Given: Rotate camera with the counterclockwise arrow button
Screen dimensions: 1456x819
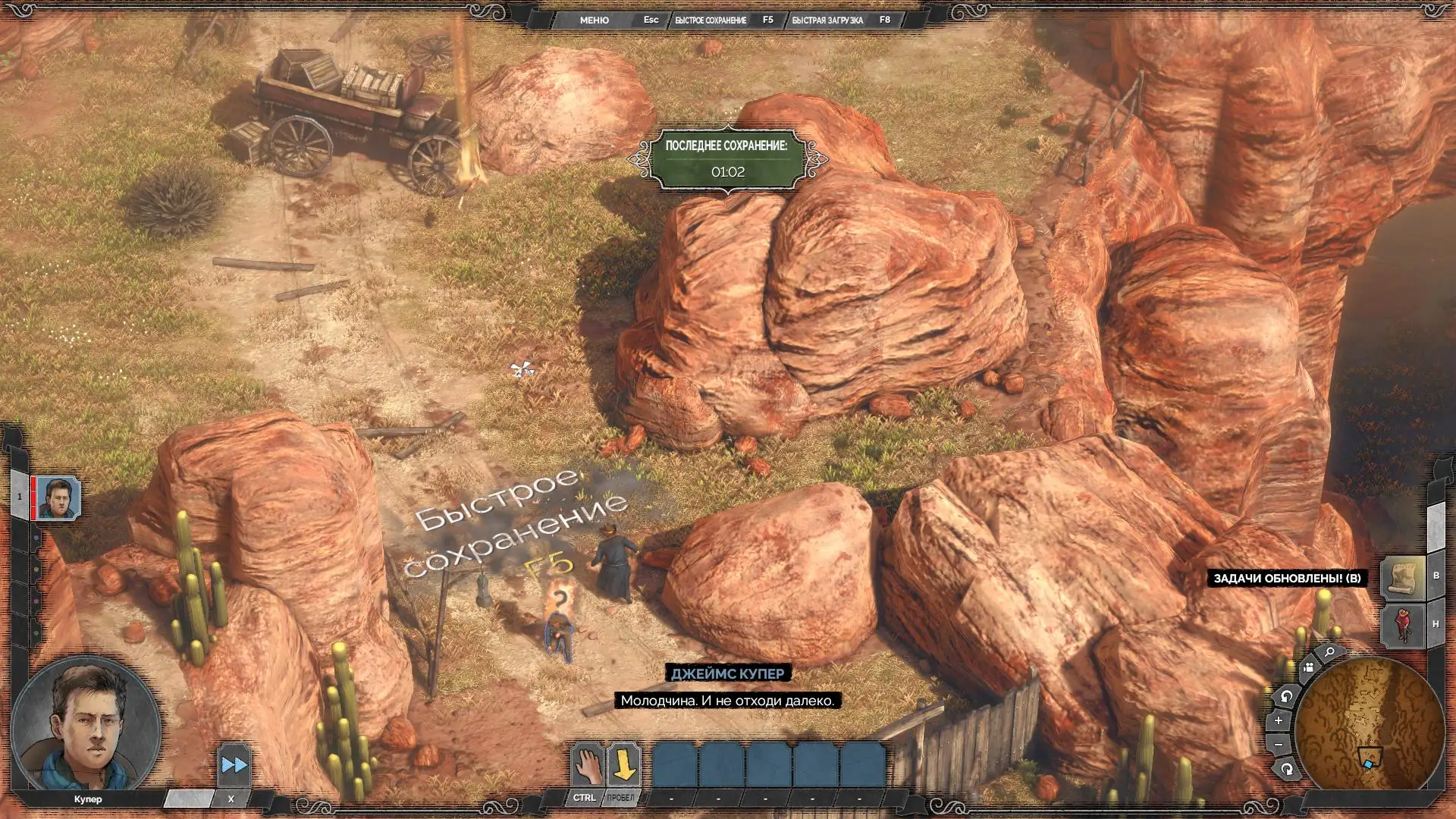Looking at the screenshot, I should click(x=1286, y=696).
